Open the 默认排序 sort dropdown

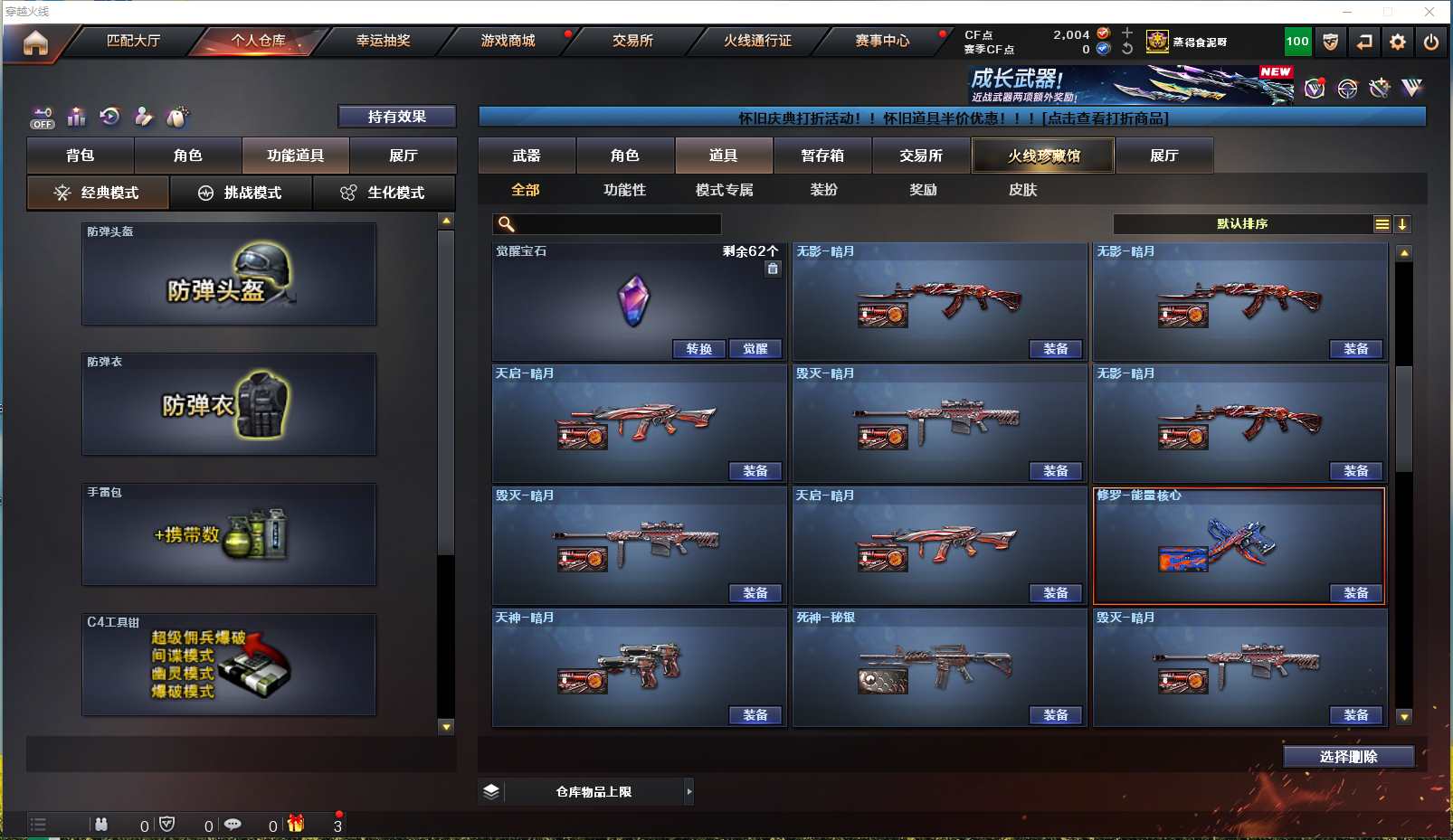(1242, 224)
